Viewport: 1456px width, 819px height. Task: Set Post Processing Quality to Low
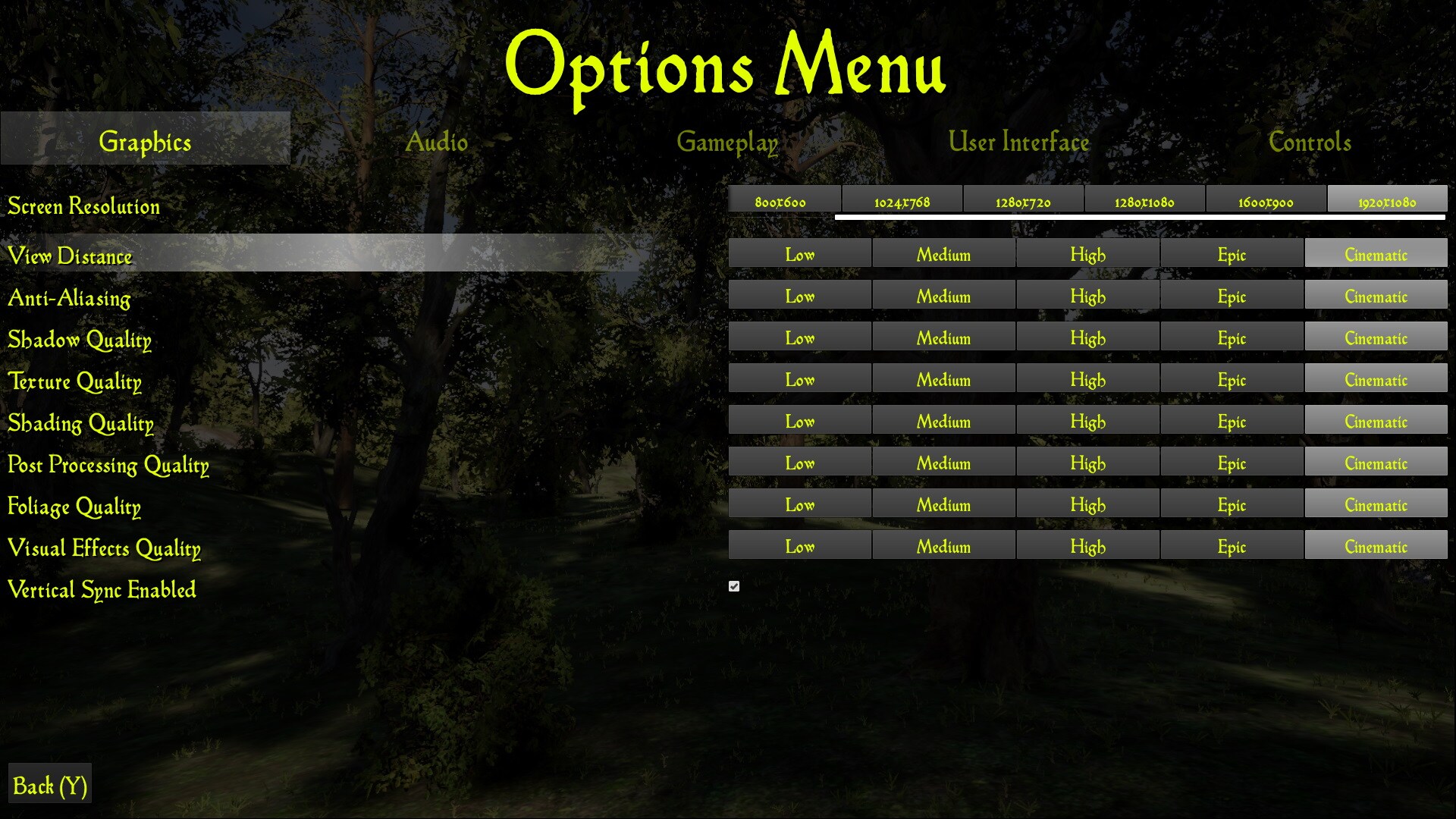(x=799, y=463)
